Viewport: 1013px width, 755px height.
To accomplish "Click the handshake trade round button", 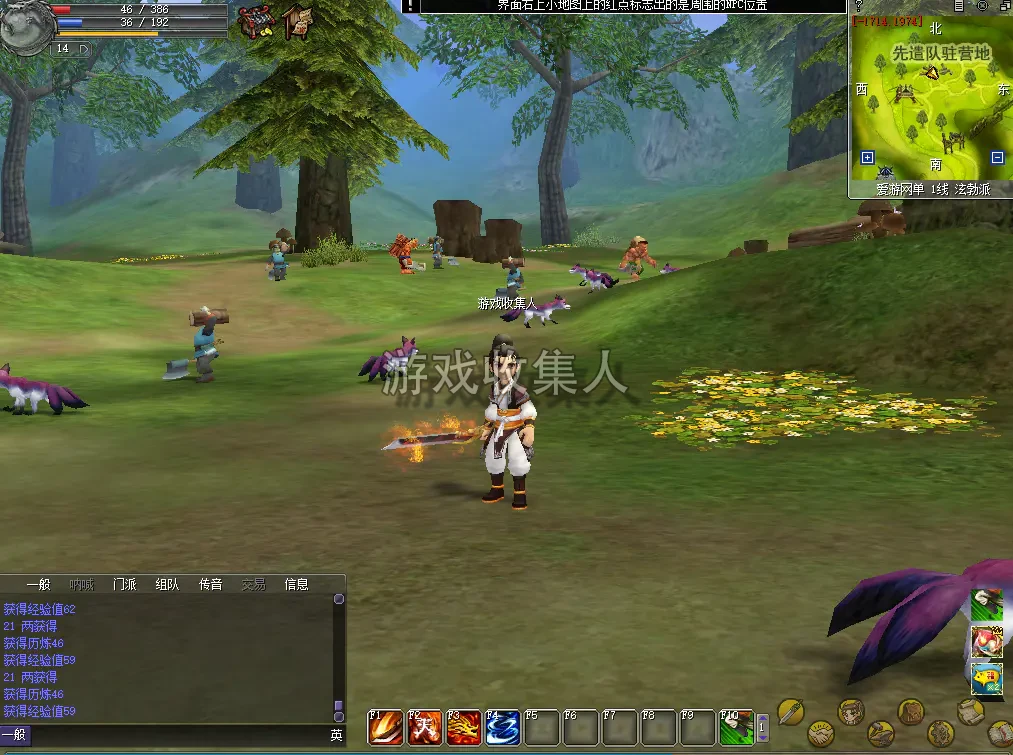I will (822, 734).
